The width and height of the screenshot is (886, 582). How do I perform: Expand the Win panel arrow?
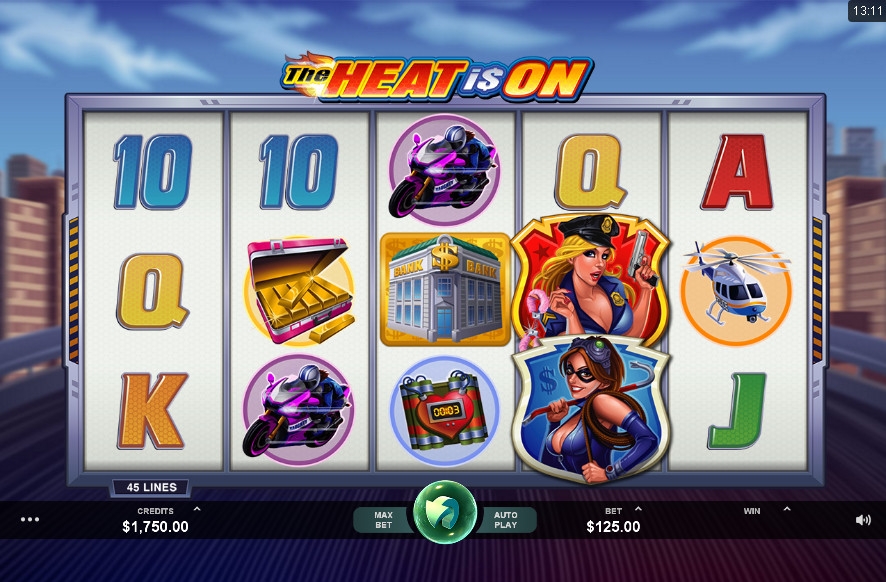[786, 509]
